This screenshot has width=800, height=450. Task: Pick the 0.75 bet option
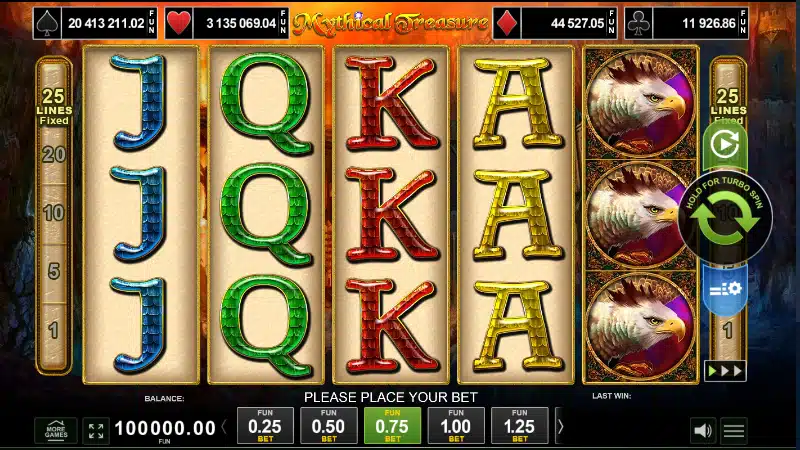392,426
